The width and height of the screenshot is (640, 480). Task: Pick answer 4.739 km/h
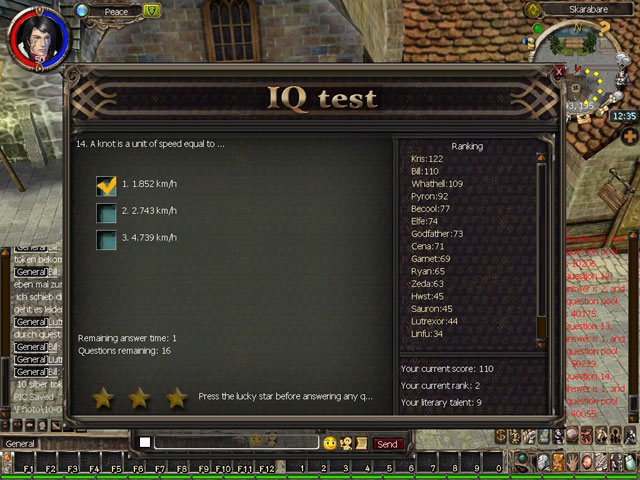(107, 239)
